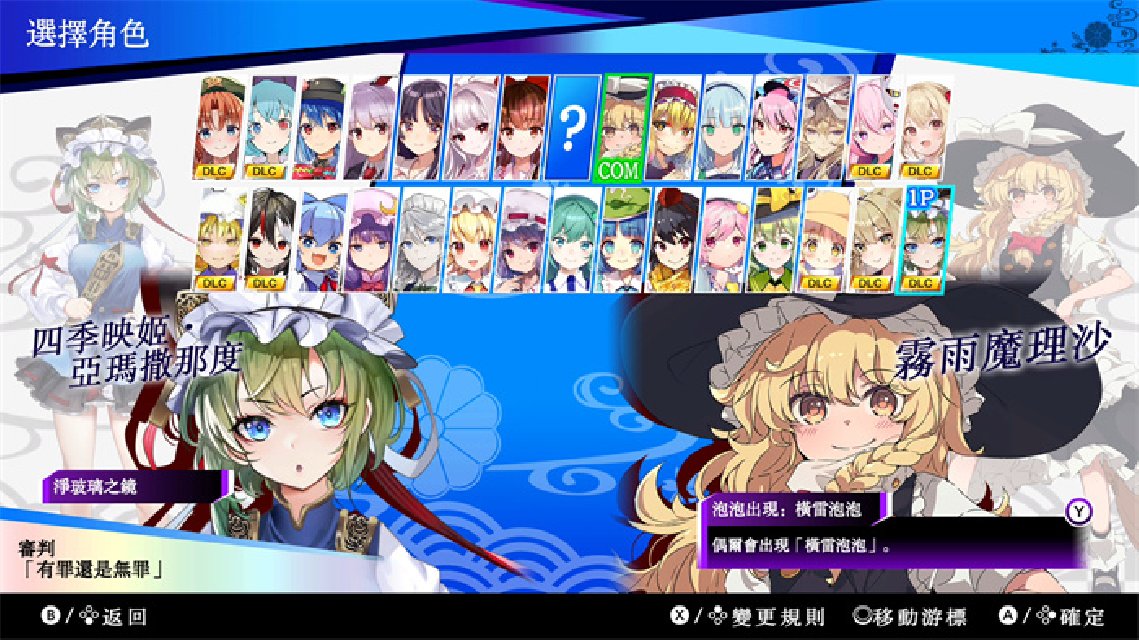Select Shiki Eiki's portrait marked 1P
1139x640 pixels.
[923, 240]
